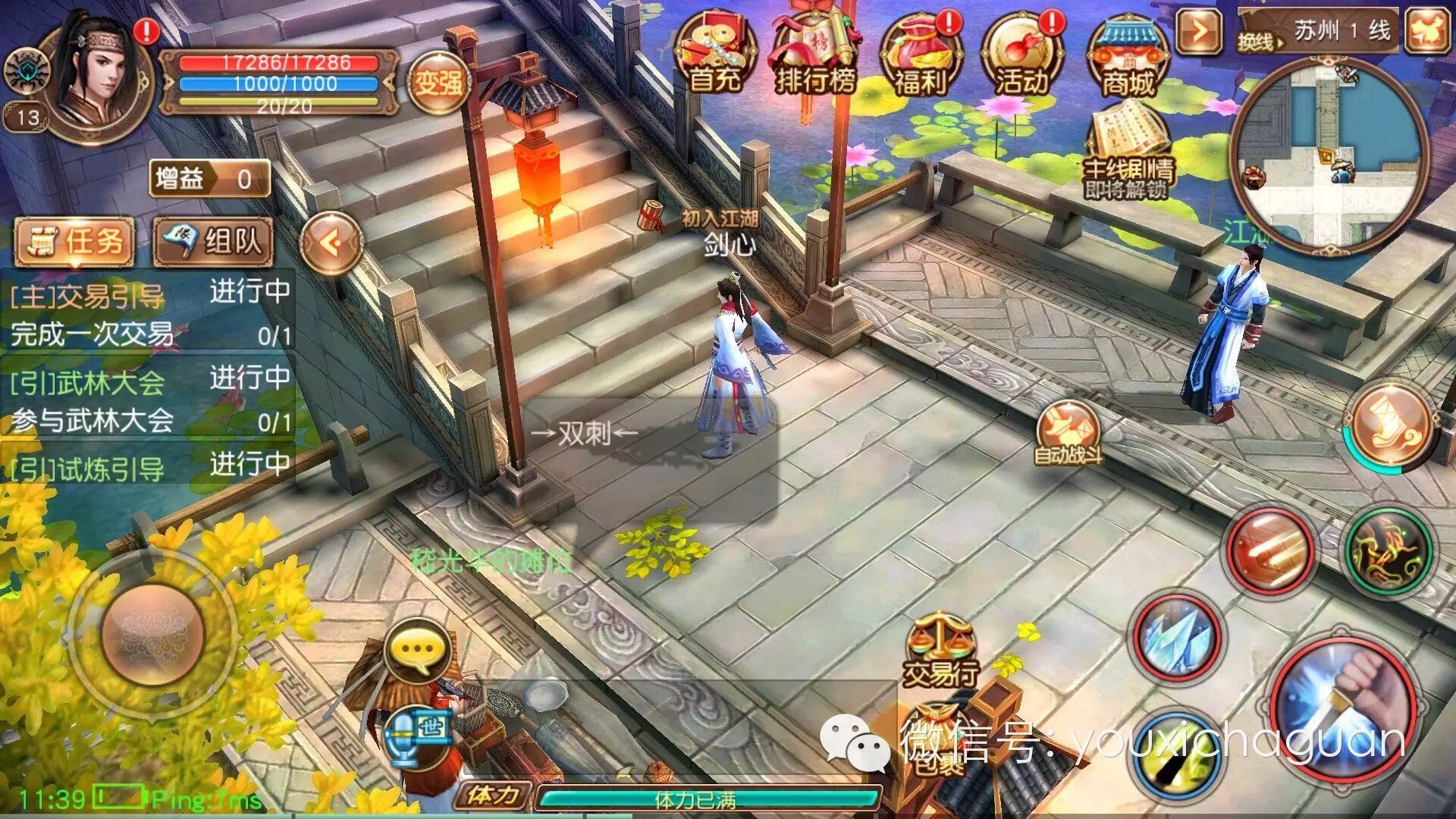Viewport: 1456px width, 819px height.
Task: Switch to the 任务 quest tab
Action: (76, 241)
